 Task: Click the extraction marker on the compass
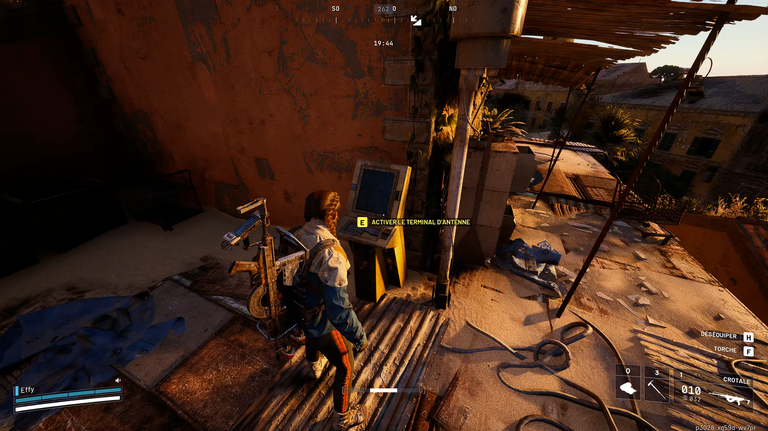pyautogui.click(x=416, y=20)
